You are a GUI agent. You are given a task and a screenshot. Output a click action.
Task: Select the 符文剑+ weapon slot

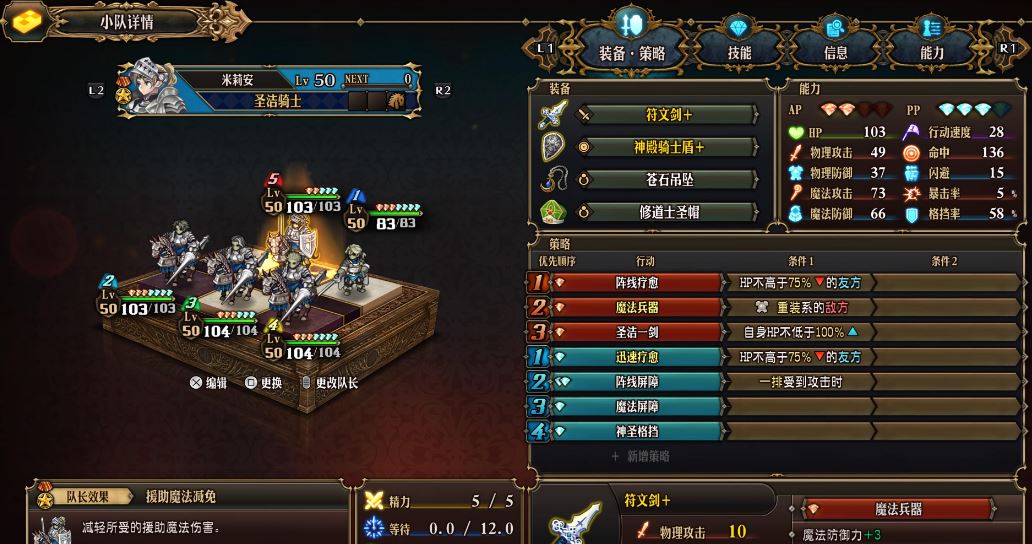(x=669, y=115)
